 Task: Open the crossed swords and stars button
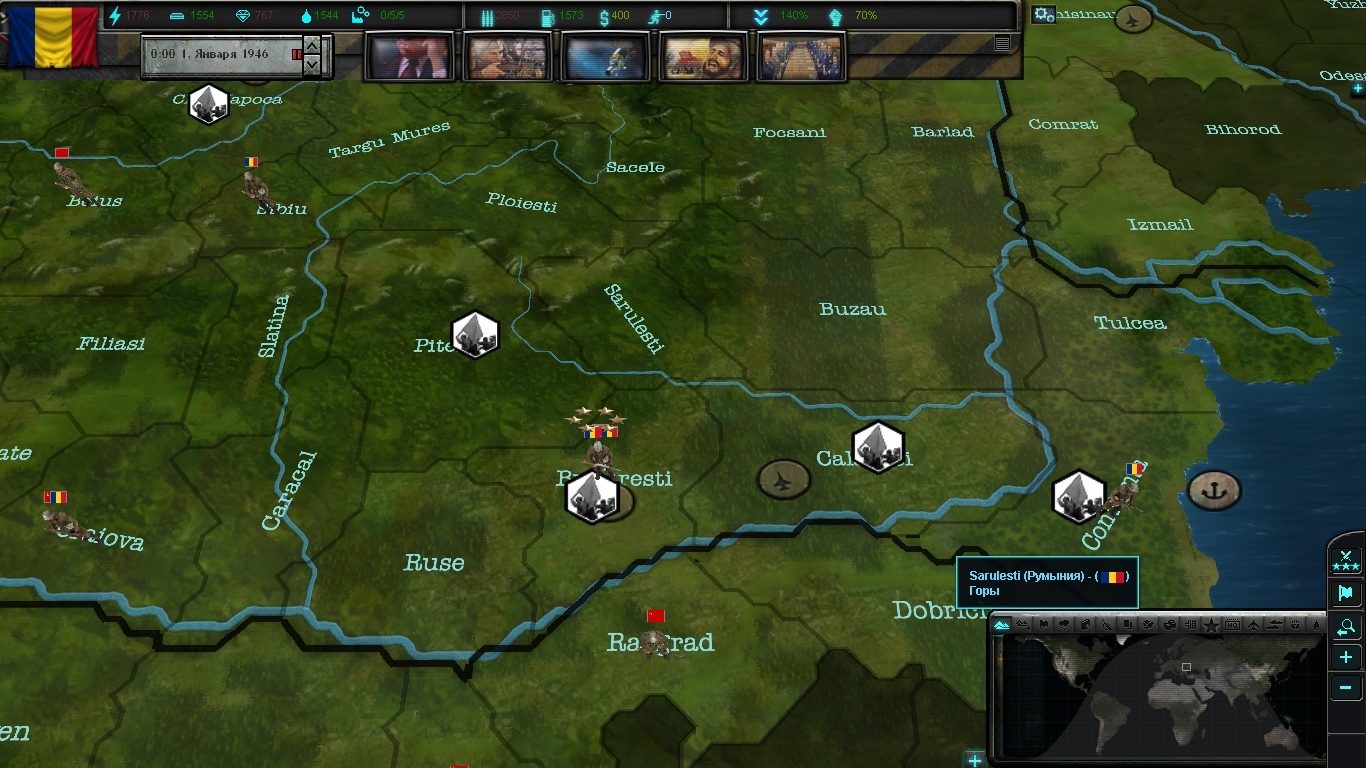tap(1346, 560)
